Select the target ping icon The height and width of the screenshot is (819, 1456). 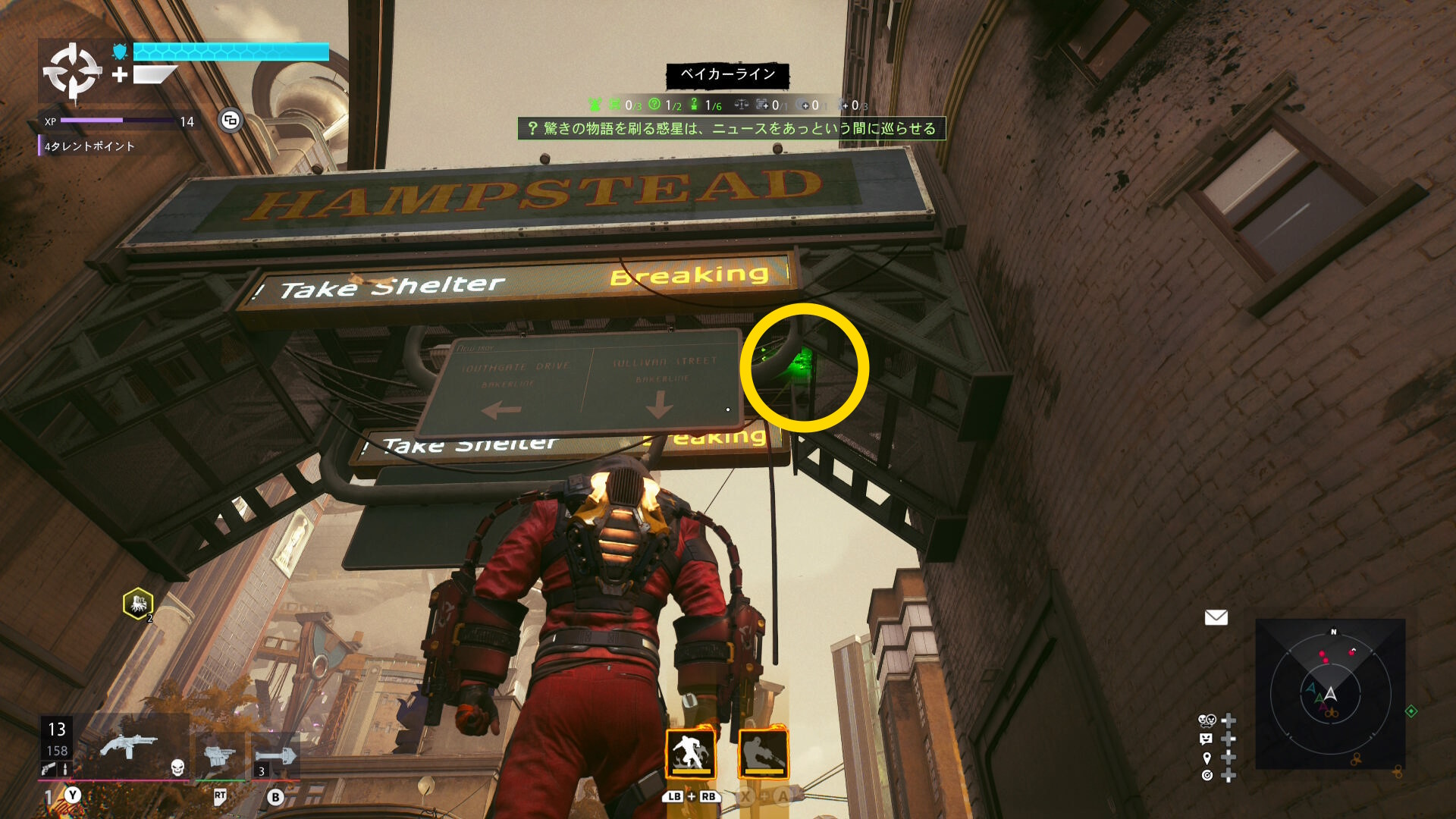pos(1207,775)
